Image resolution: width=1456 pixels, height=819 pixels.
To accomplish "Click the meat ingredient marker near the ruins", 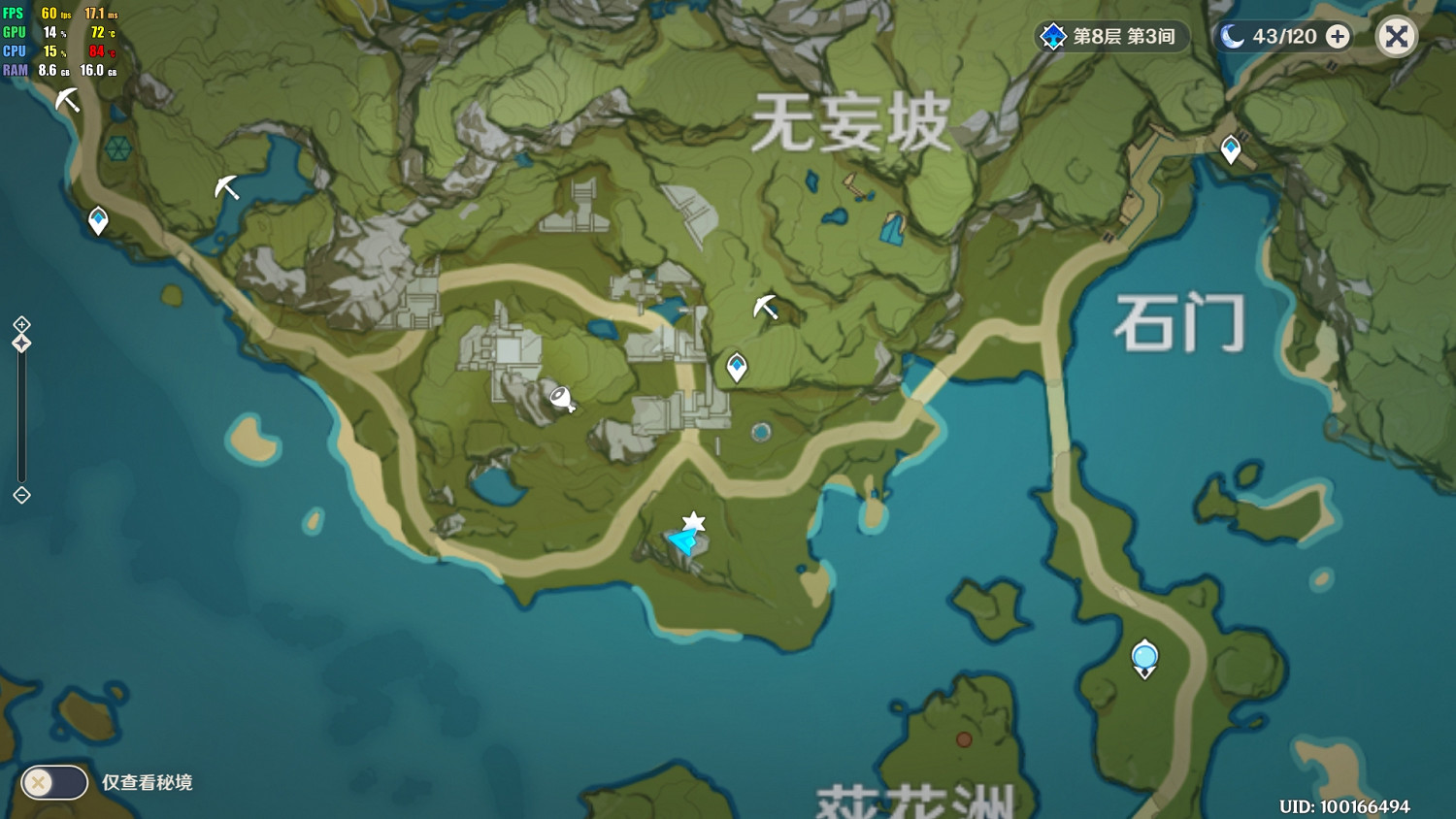I will click(x=561, y=399).
